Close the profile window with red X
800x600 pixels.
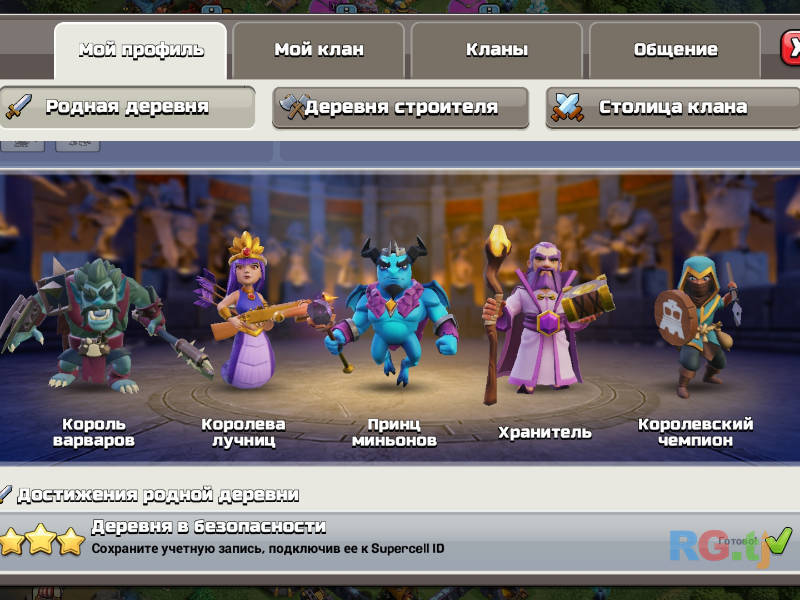791,48
